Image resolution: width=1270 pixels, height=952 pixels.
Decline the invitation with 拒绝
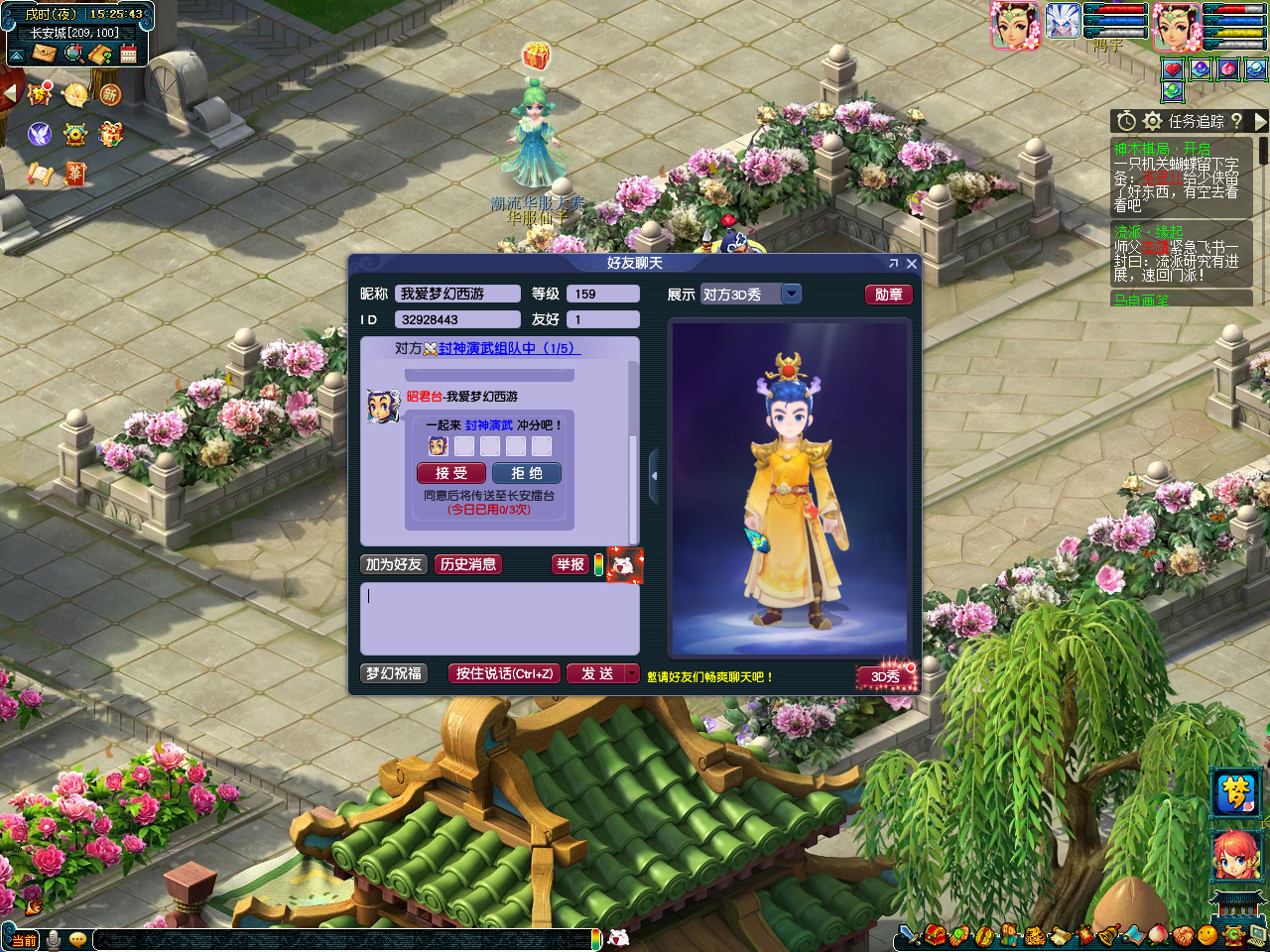point(527,474)
